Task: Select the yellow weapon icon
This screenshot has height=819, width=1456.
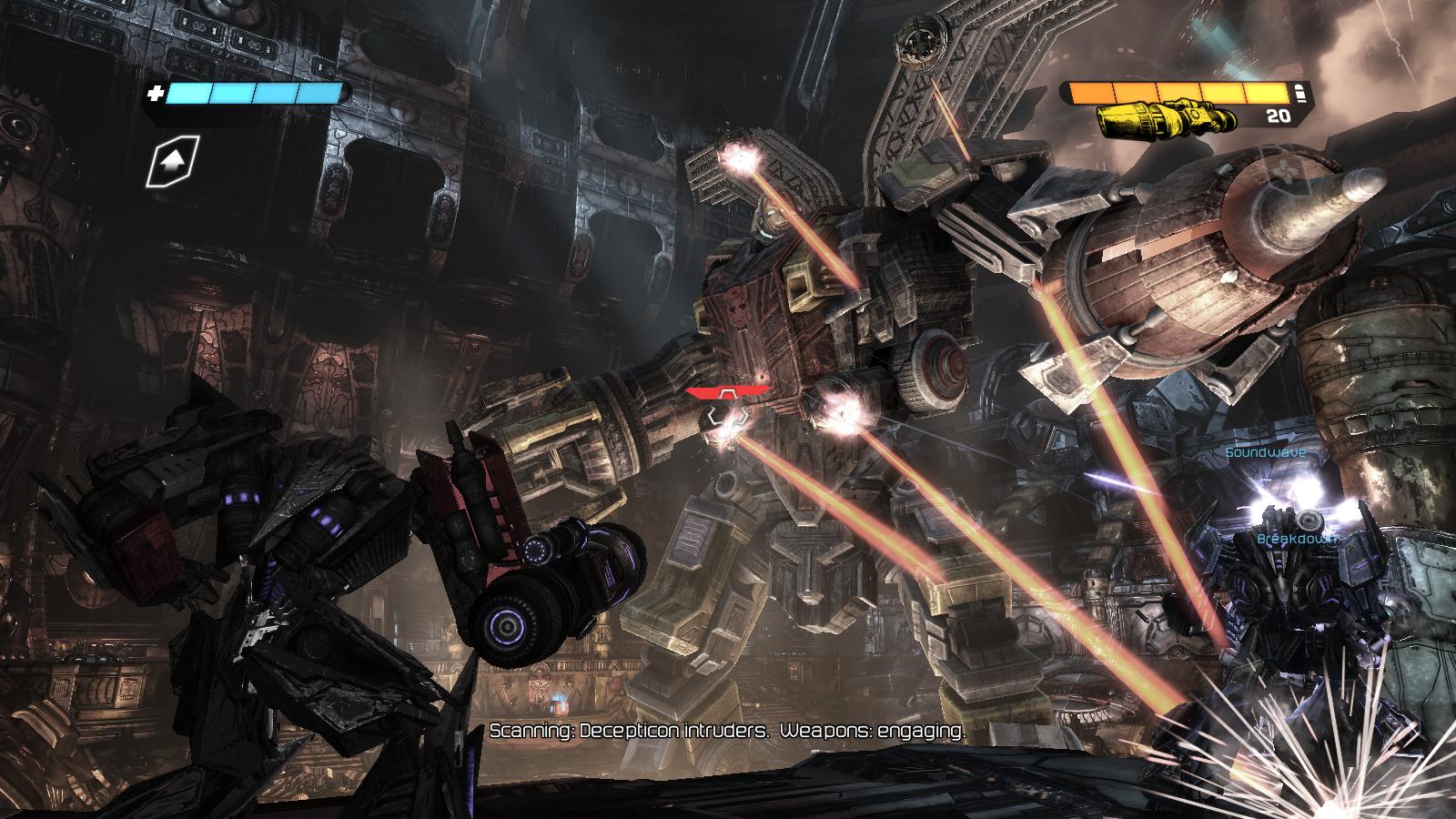Action: click(x=1168, y=117)
